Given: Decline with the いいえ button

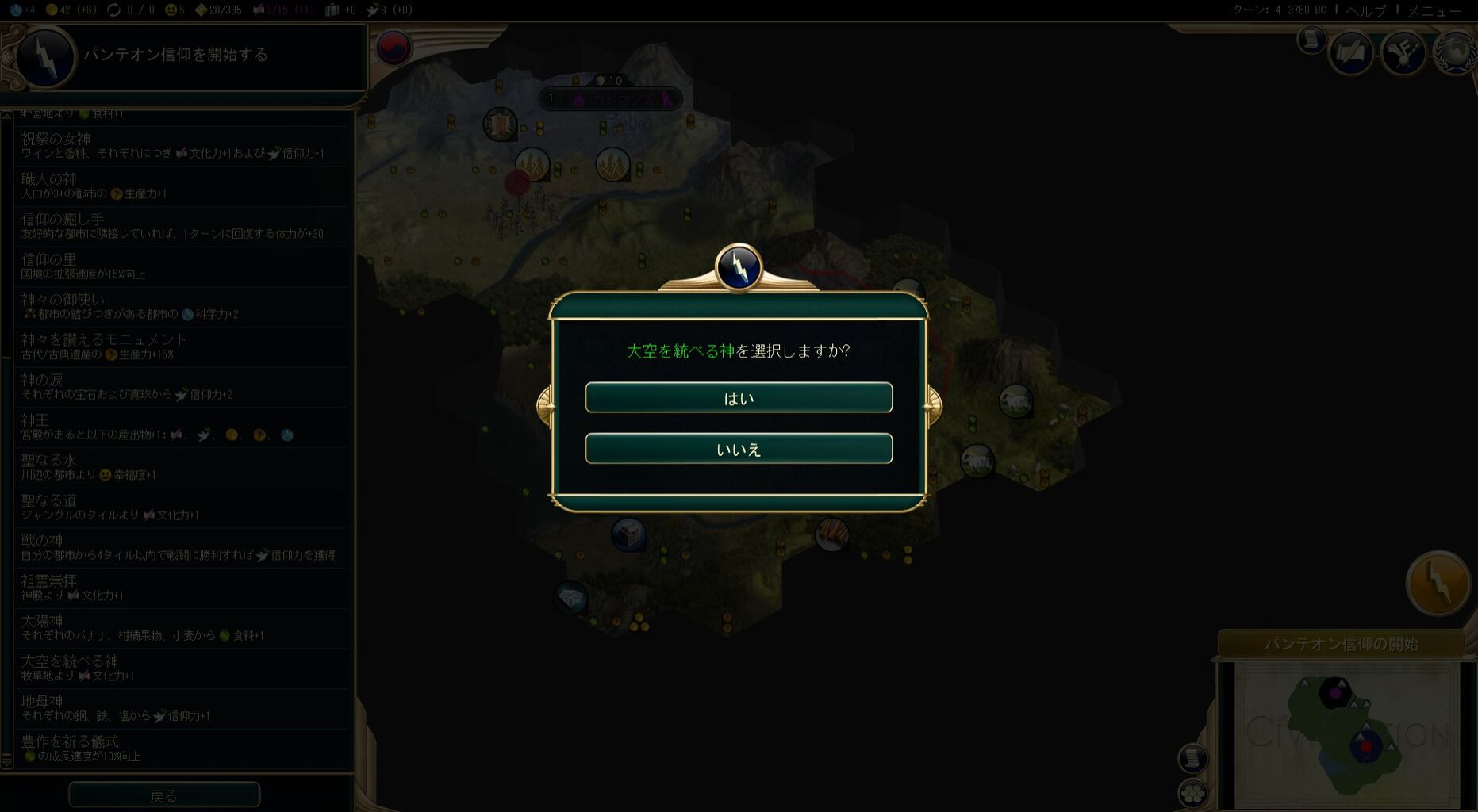Looking at the screenshot, I should tap(739, 448).
